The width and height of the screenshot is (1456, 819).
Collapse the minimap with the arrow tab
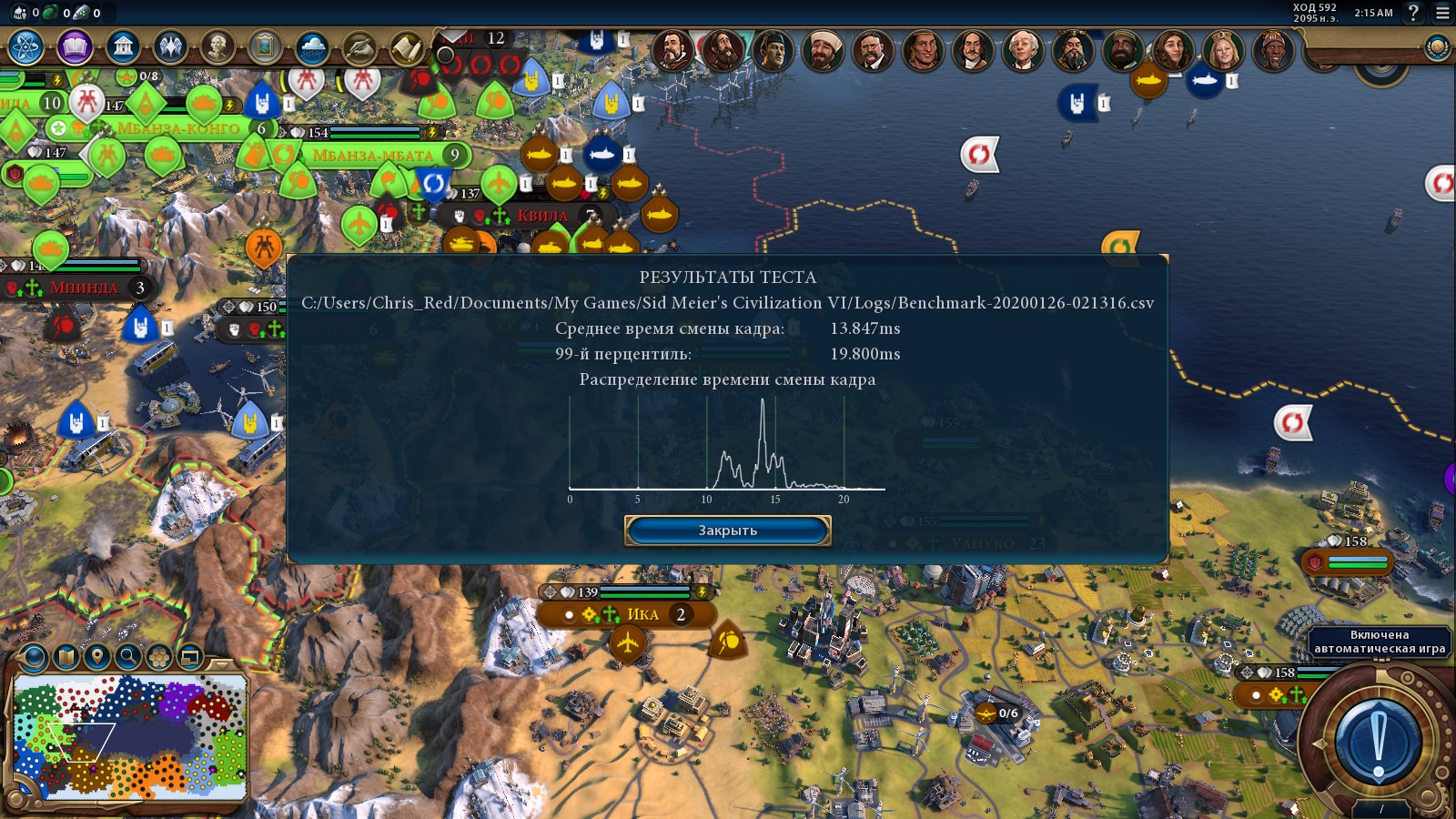(220, 664)
